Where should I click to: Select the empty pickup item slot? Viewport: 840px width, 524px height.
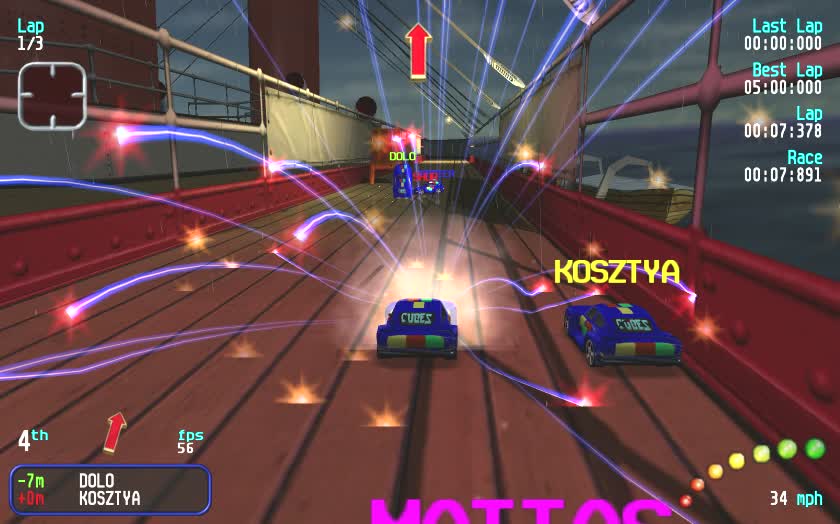click(52, 95)
